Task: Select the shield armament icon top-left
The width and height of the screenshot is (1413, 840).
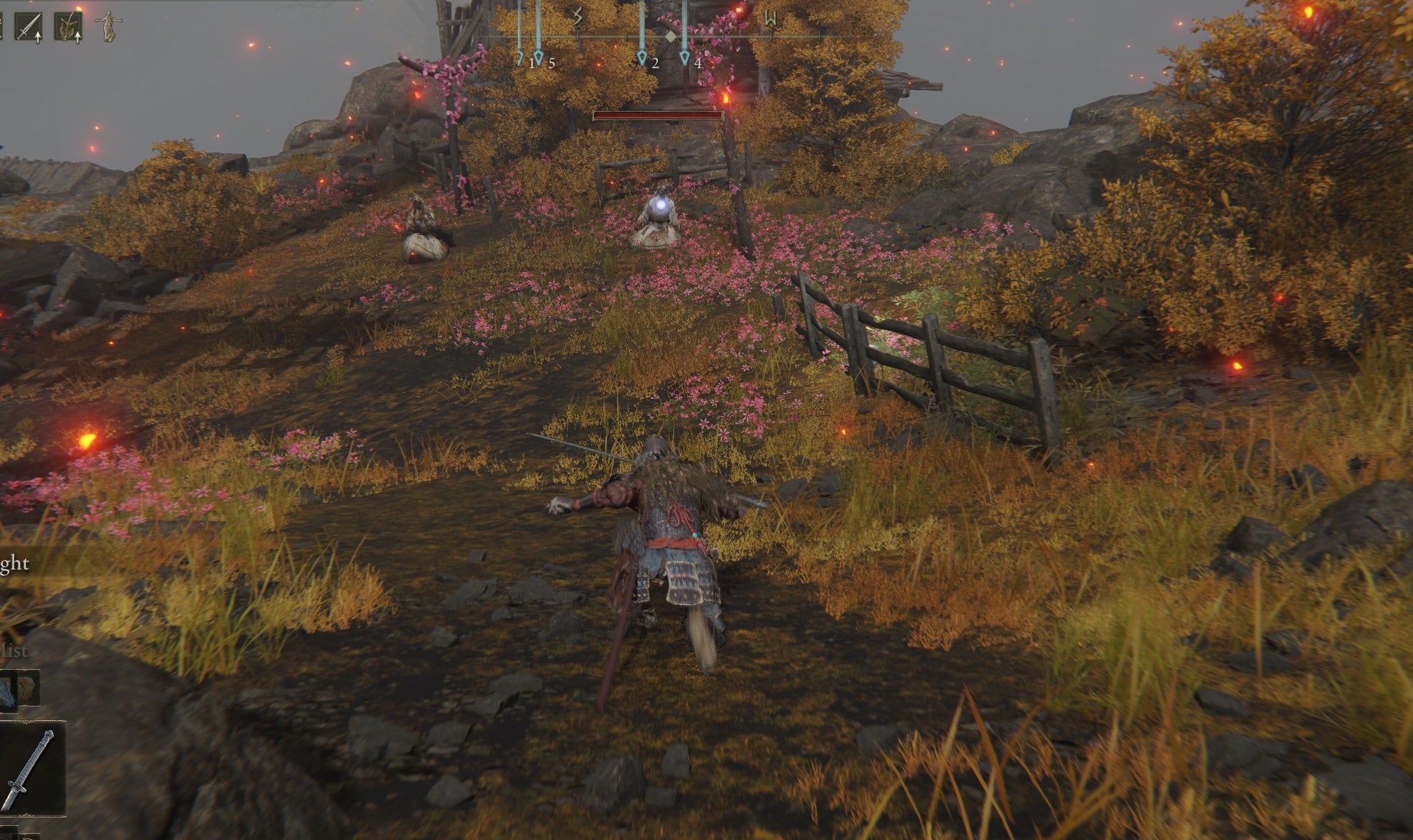Action: [66, 26]
